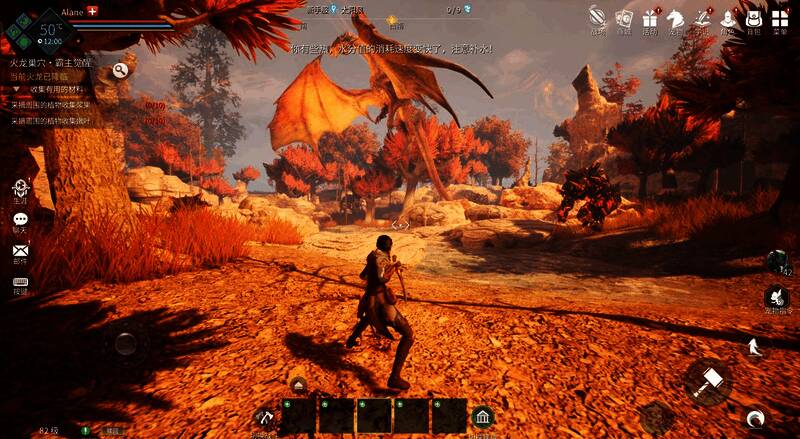Activate the jump button above hammer
Viewport: 800px width, 439px height.
pos(754,347)
